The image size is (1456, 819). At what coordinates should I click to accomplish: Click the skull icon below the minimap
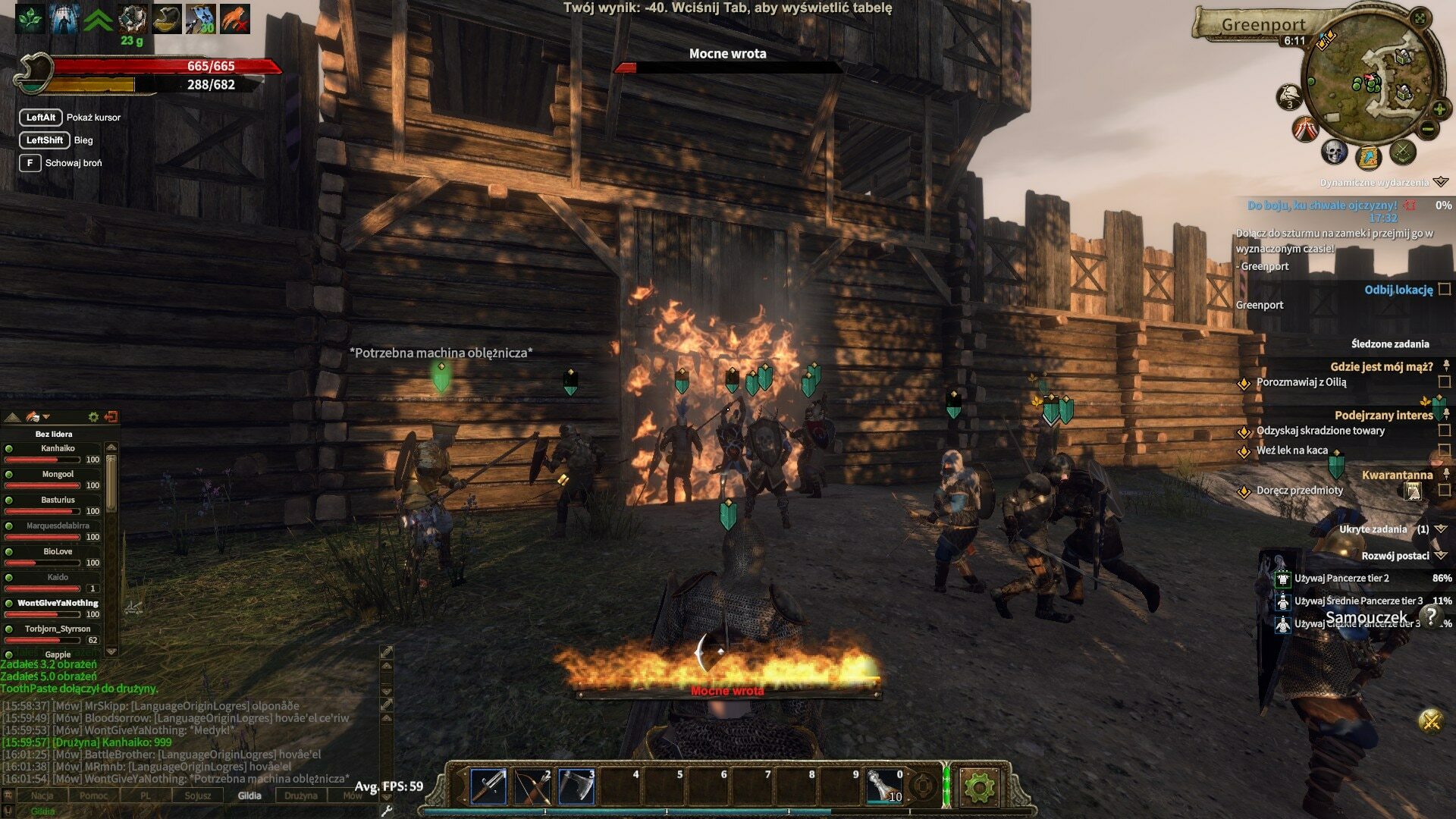pos(1334,152)
